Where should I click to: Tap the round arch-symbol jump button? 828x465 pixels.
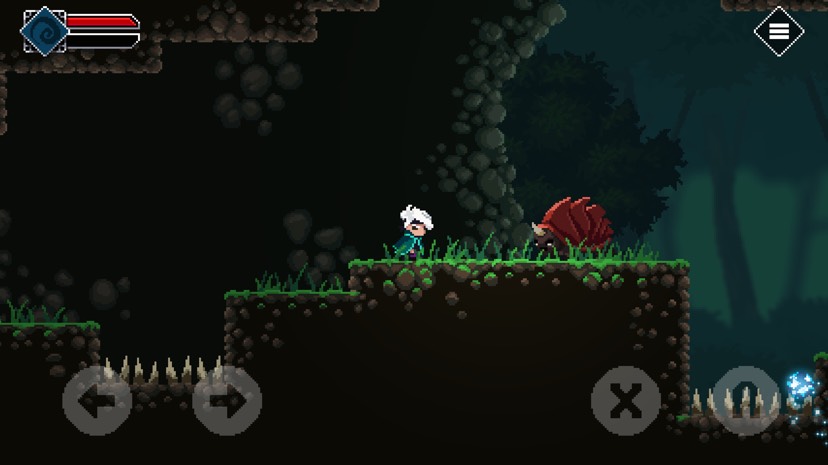(745, 401)
